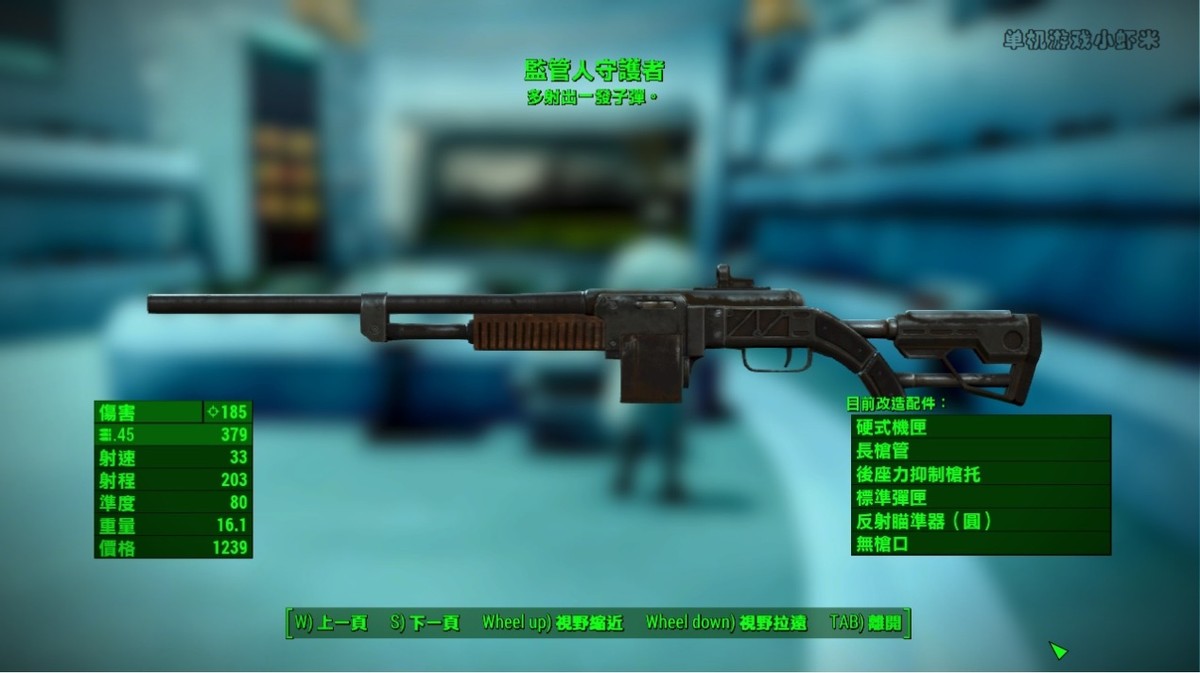
Task: Choose the 反射瞄準器（圓） sight mod row
Action: tap(980, 520)
